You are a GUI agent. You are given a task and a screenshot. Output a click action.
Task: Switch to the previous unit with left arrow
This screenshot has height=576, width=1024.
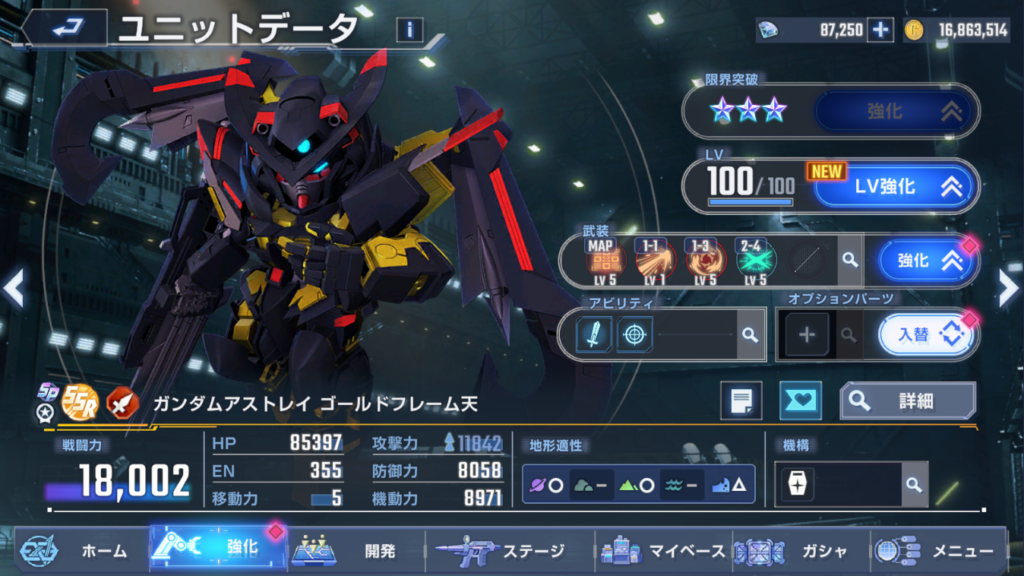tap(14, 289)
